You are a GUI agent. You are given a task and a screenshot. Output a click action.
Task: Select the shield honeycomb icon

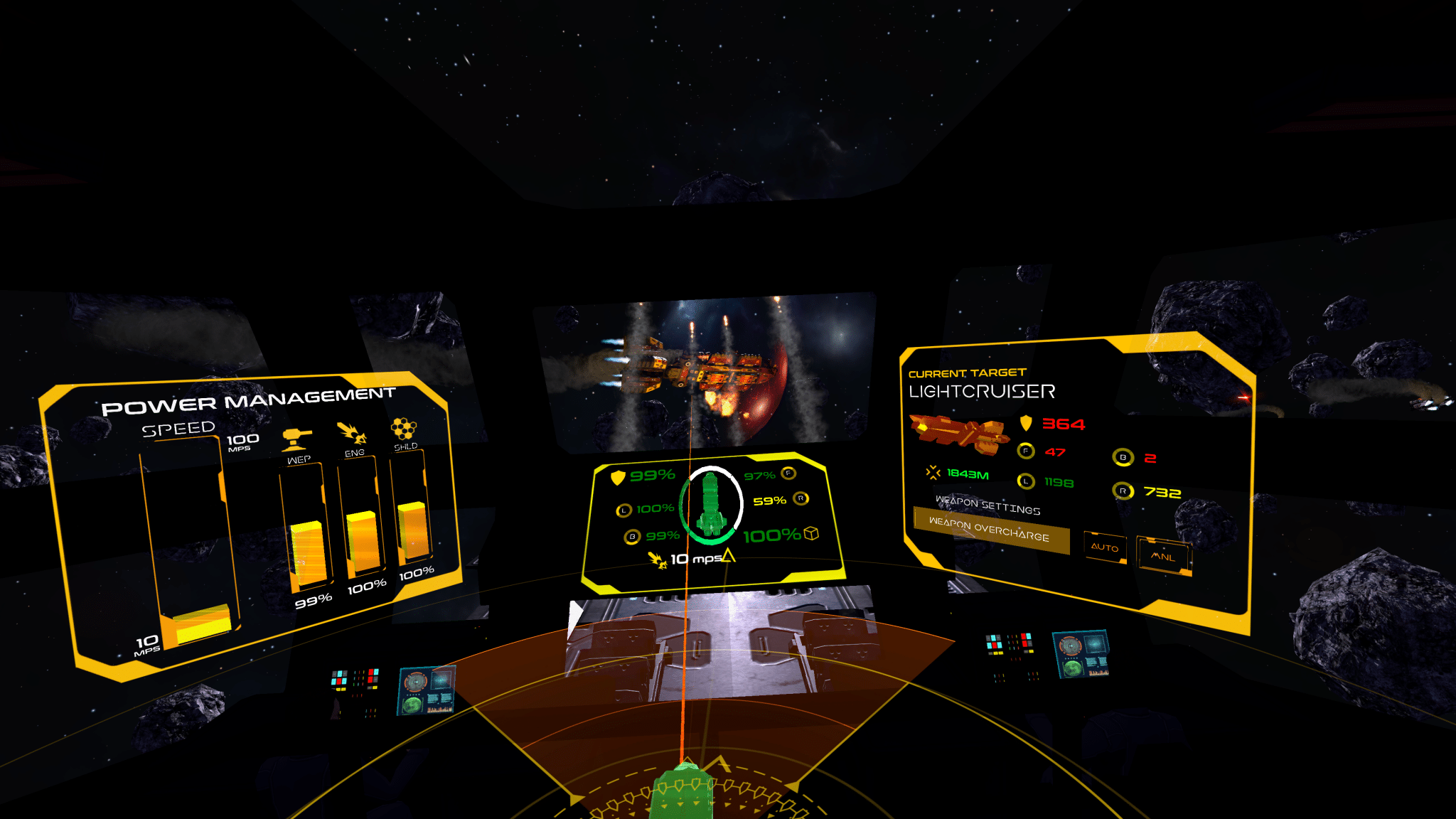coord(404,428)
